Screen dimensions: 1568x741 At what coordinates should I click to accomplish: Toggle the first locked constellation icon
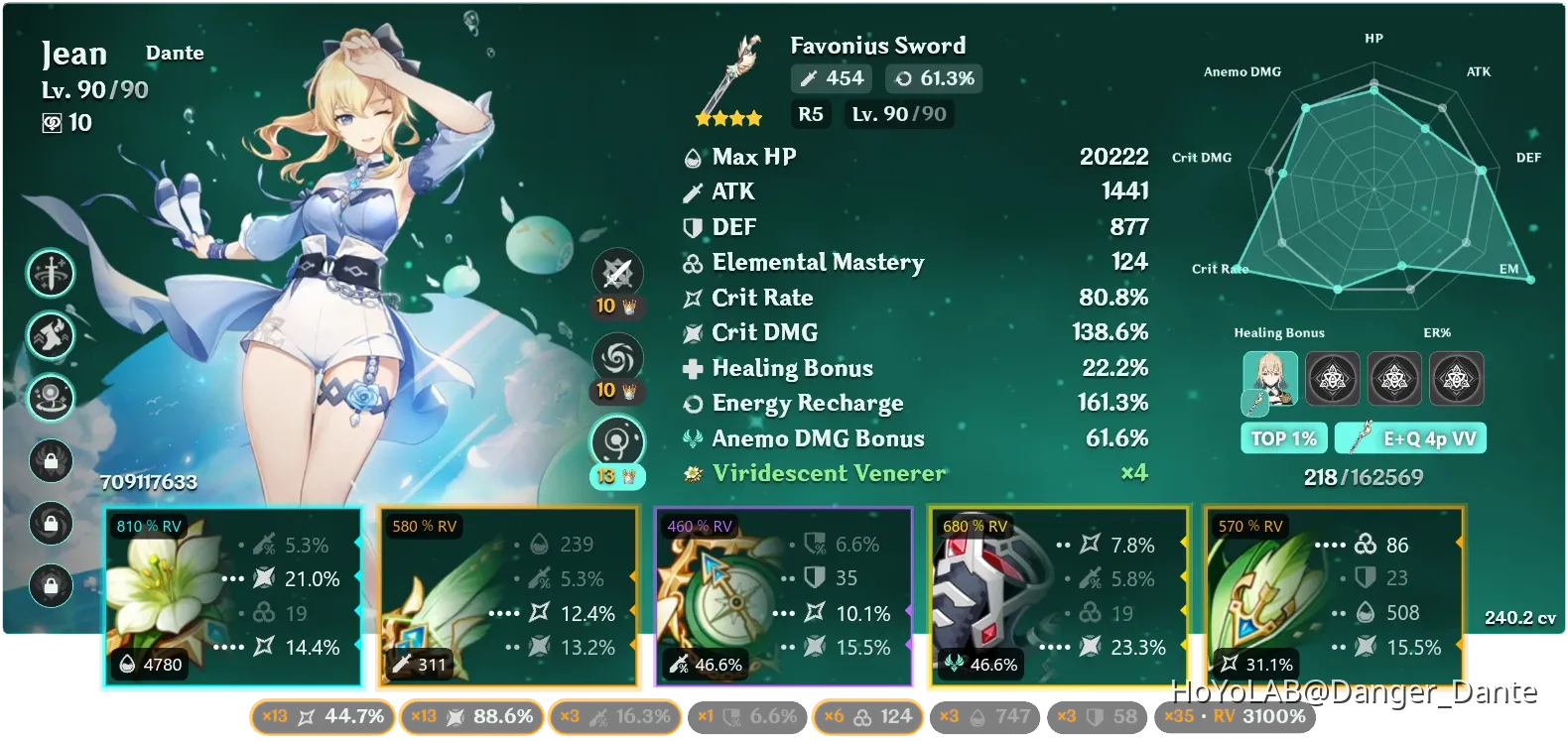52,461
